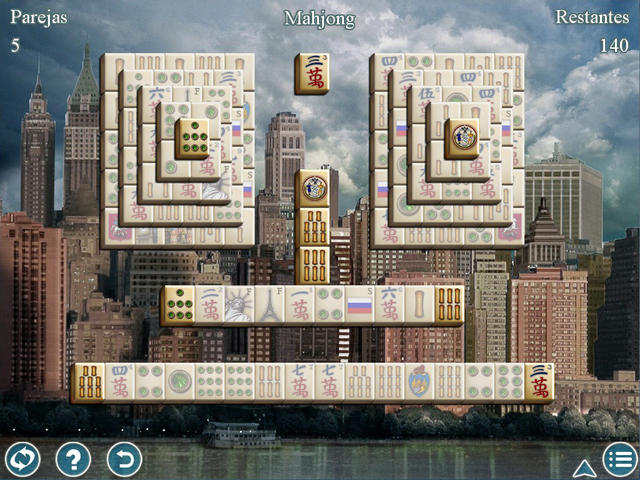Image resolution: width=640 pixels, height=480 pixels.
Task: Select the Russian flag tile in the middle row
Action: pos(359,306)
